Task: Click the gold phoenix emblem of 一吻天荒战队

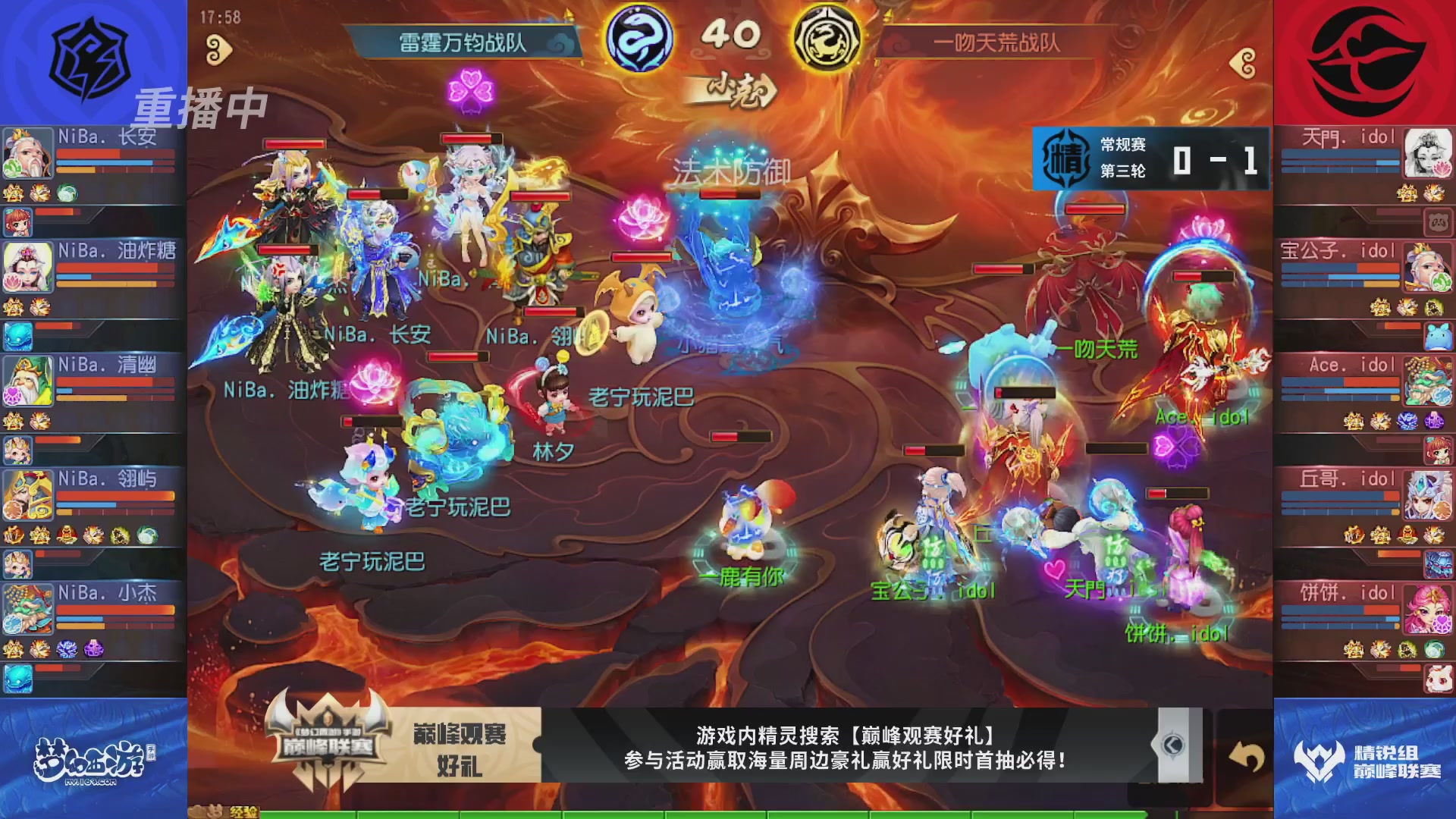Action: tap(827, 42)
